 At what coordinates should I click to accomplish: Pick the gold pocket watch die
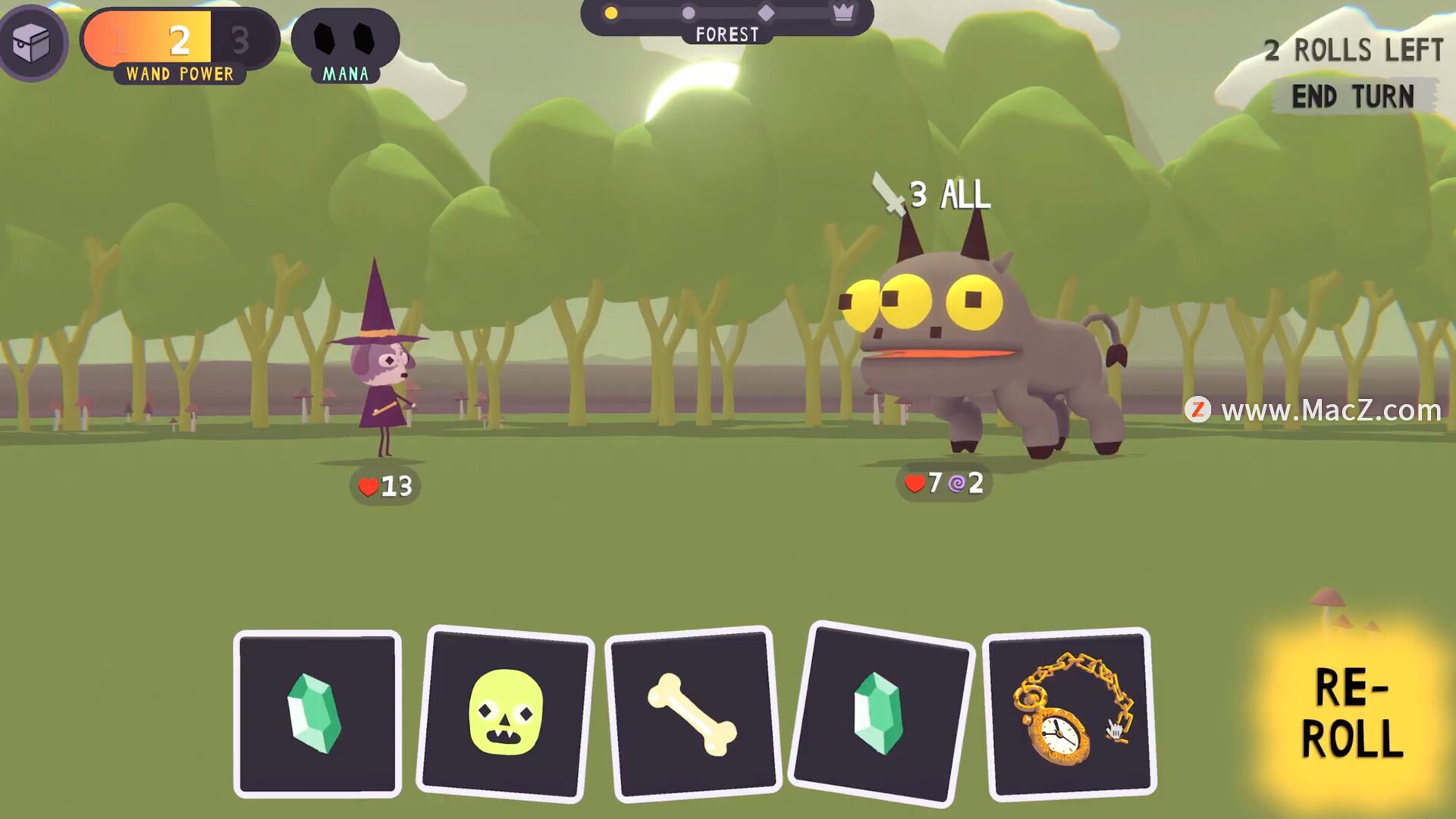(1069, 713)
